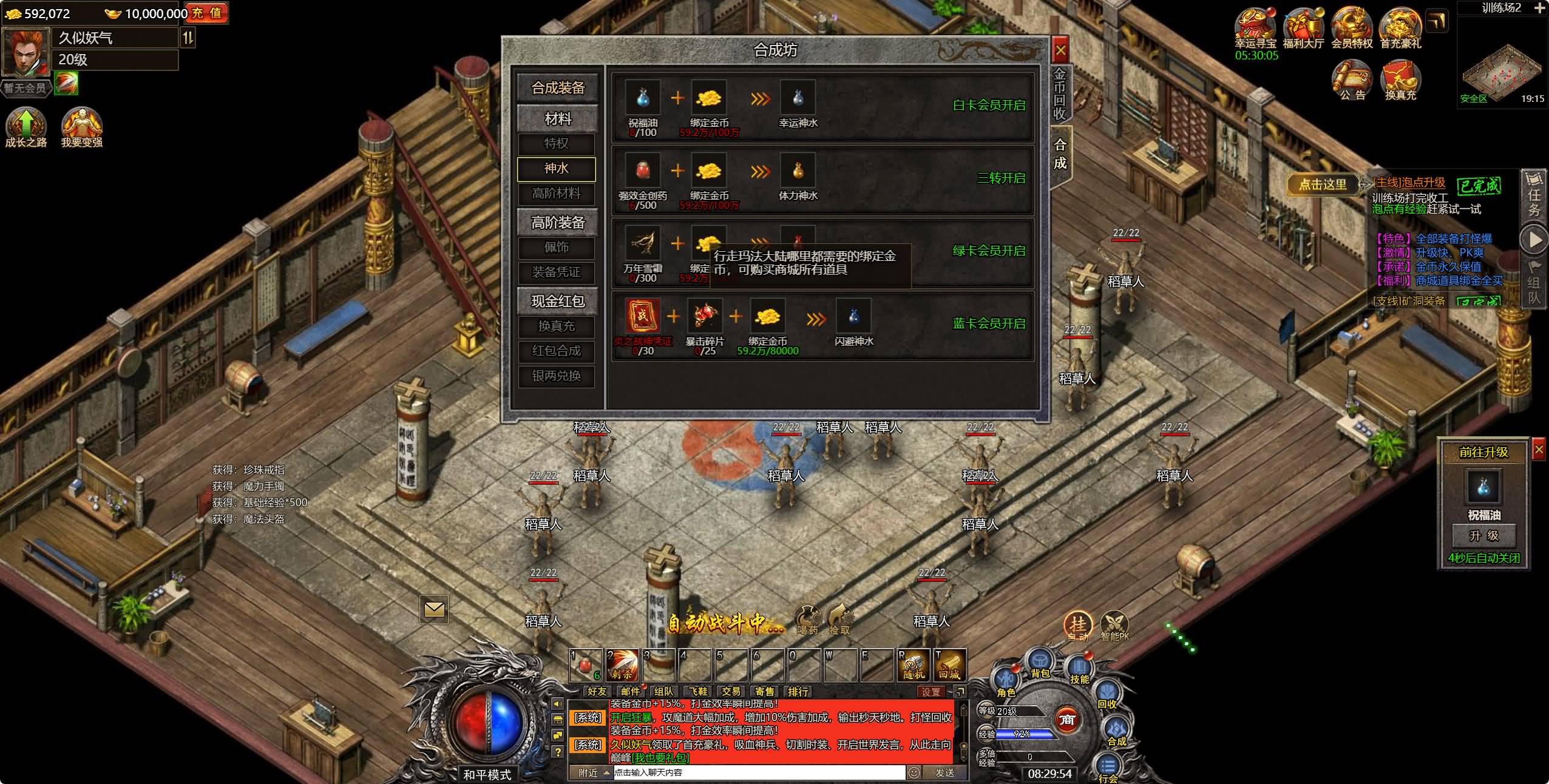Open the 技能 skills panel
Viewport: 1549px width, 784px height.
pos(1079,669)
